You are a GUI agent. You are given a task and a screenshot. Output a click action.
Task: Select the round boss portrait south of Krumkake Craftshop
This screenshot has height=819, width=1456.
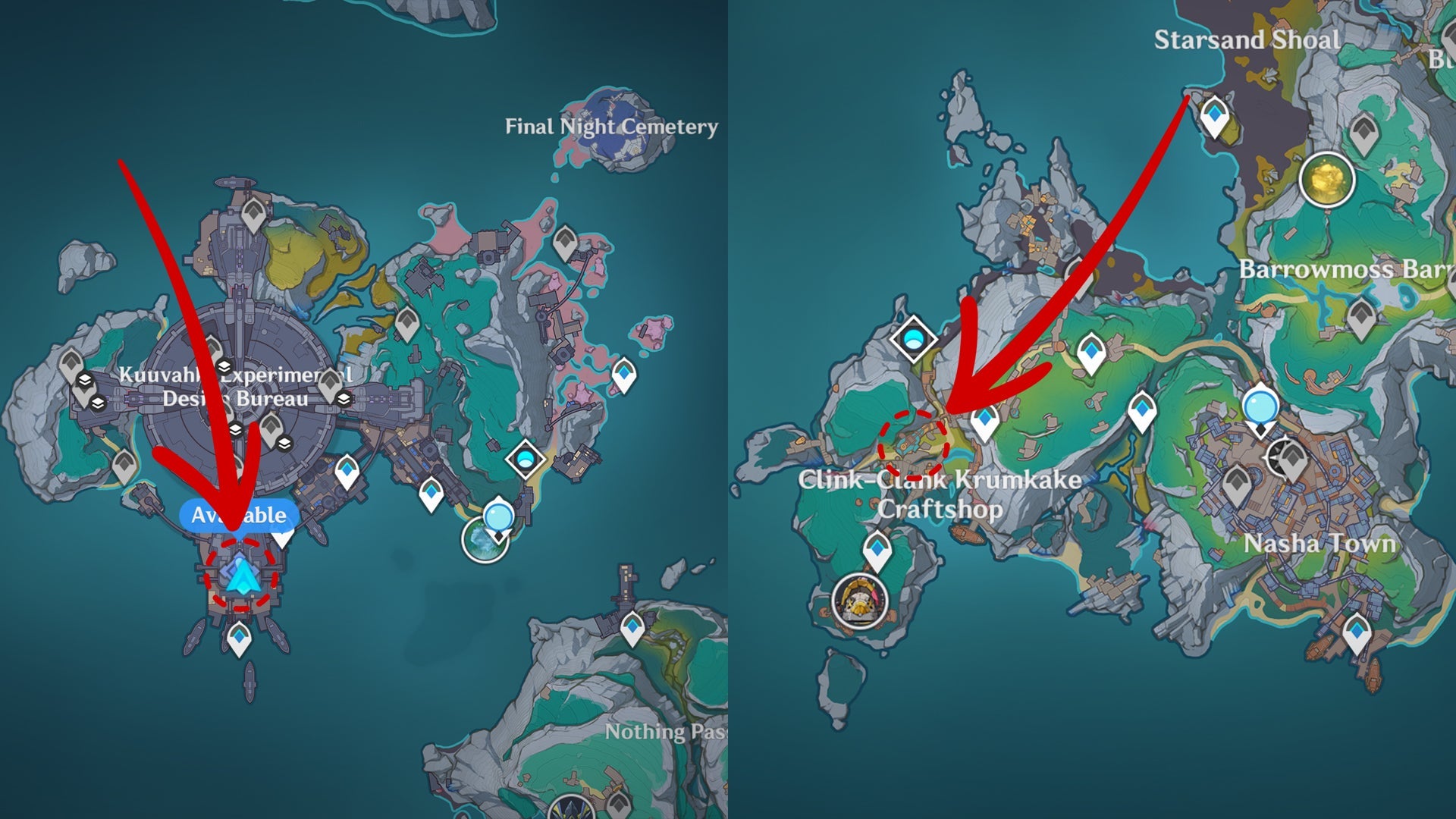pos(860,602)
